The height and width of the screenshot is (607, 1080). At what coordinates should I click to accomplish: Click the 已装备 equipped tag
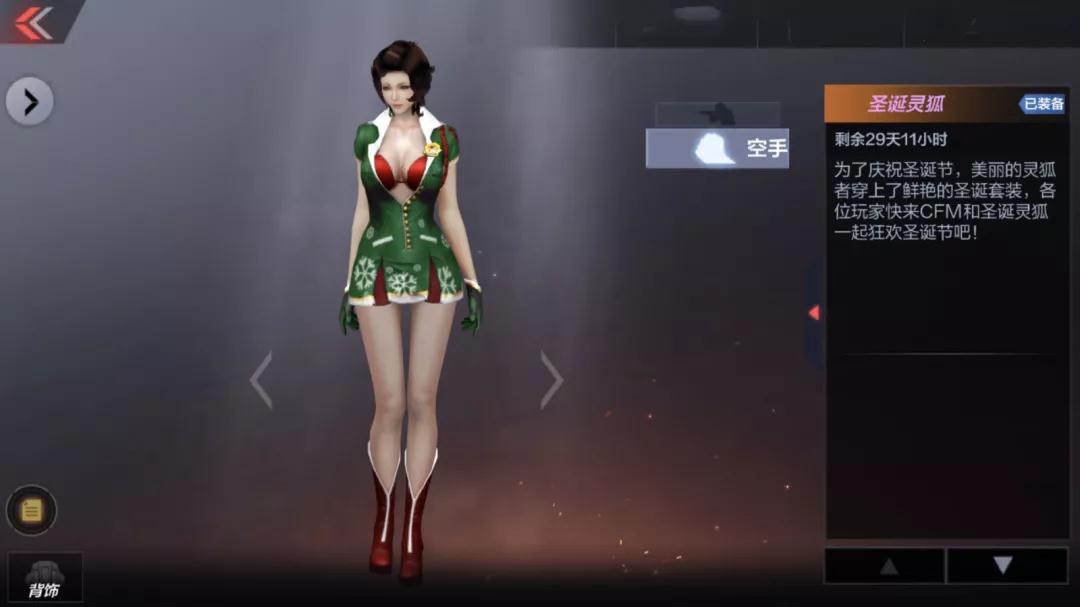coord(1042,104)
